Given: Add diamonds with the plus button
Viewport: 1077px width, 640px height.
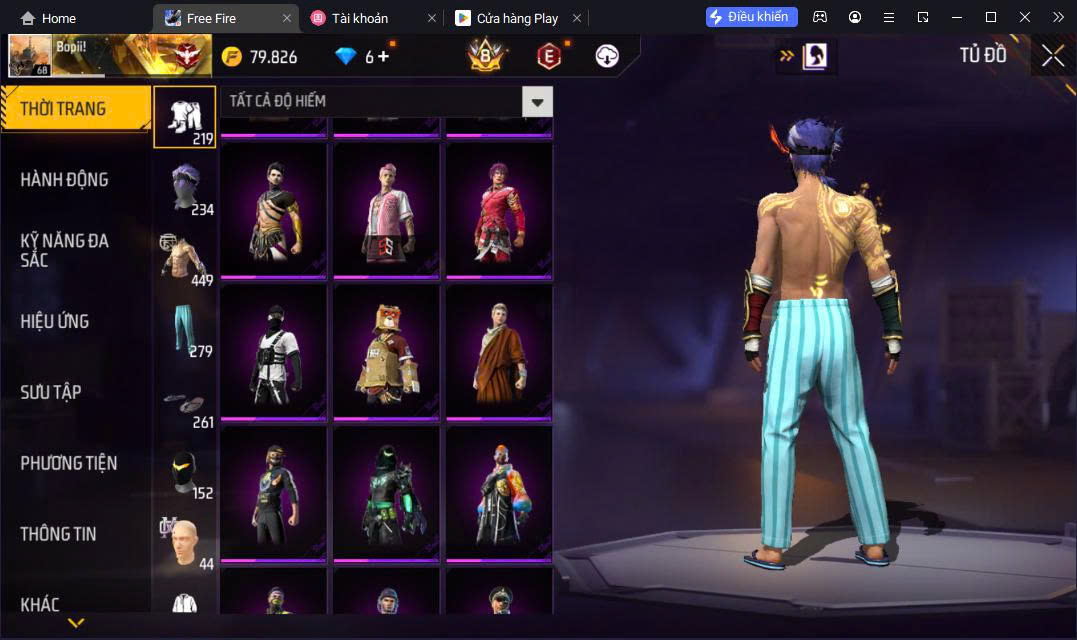Looking at the screenshot, I should click(x=383, y=57).
